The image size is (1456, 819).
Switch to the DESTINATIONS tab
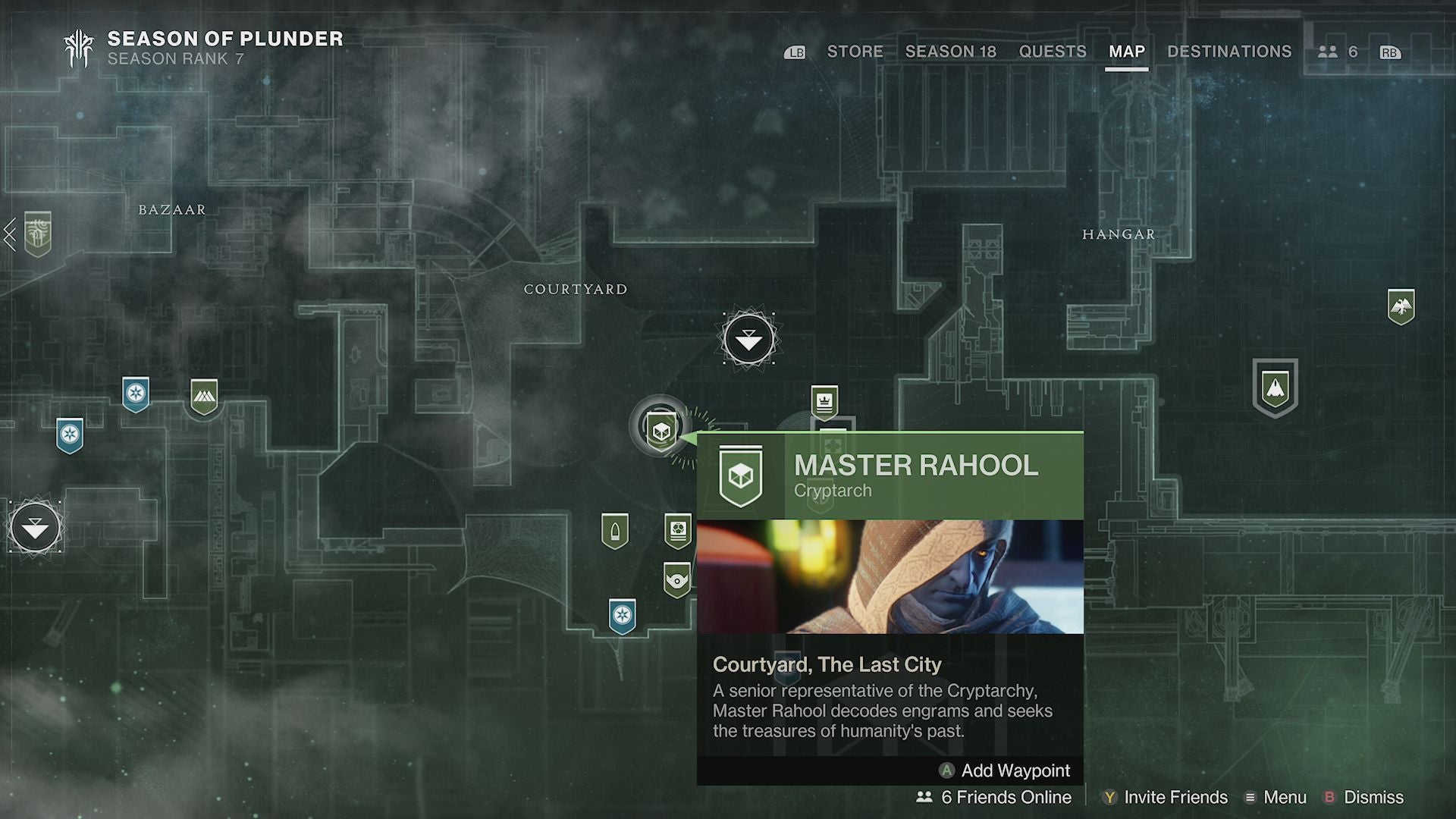1229,52
